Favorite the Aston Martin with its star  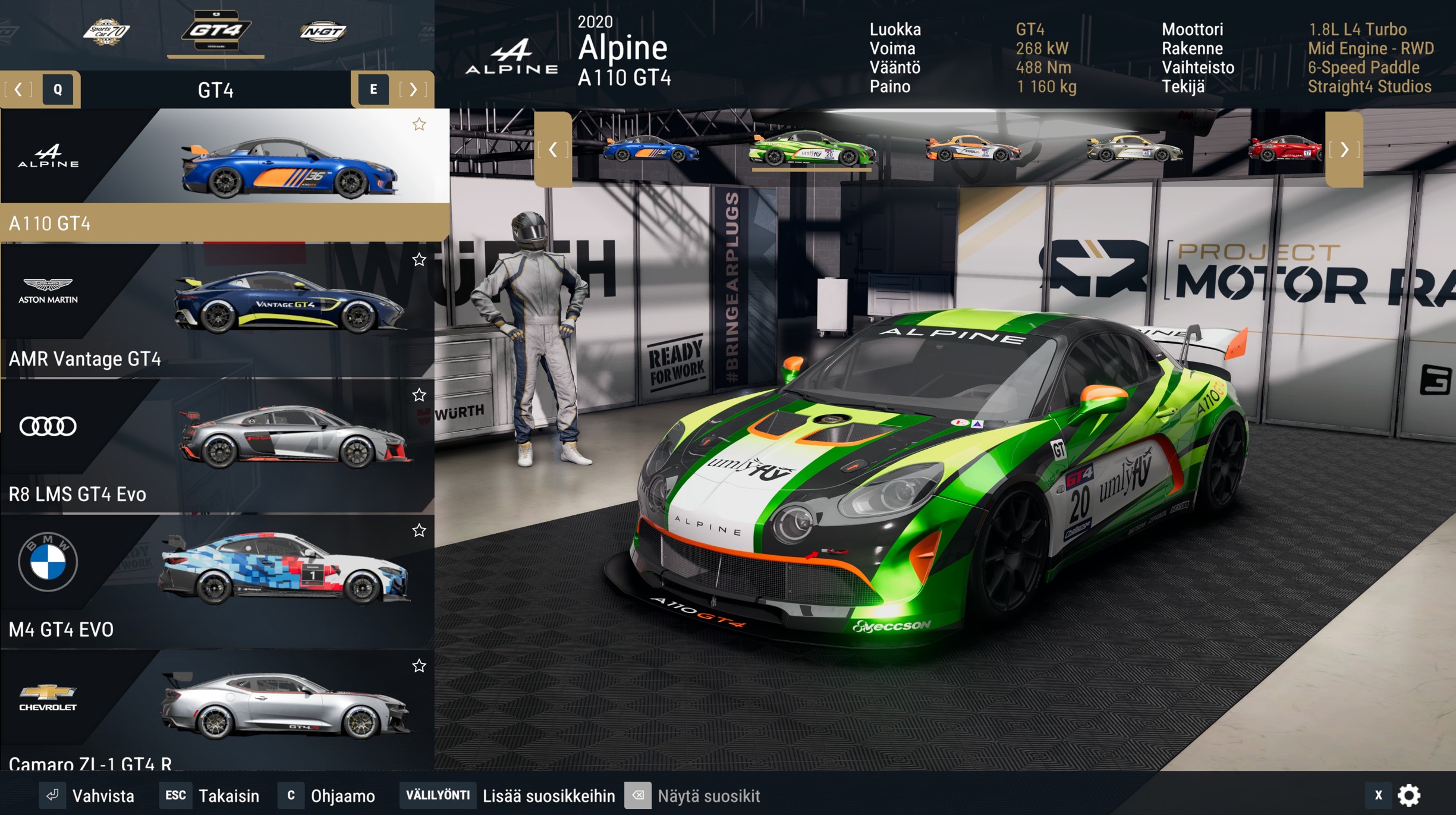point(419,260)
